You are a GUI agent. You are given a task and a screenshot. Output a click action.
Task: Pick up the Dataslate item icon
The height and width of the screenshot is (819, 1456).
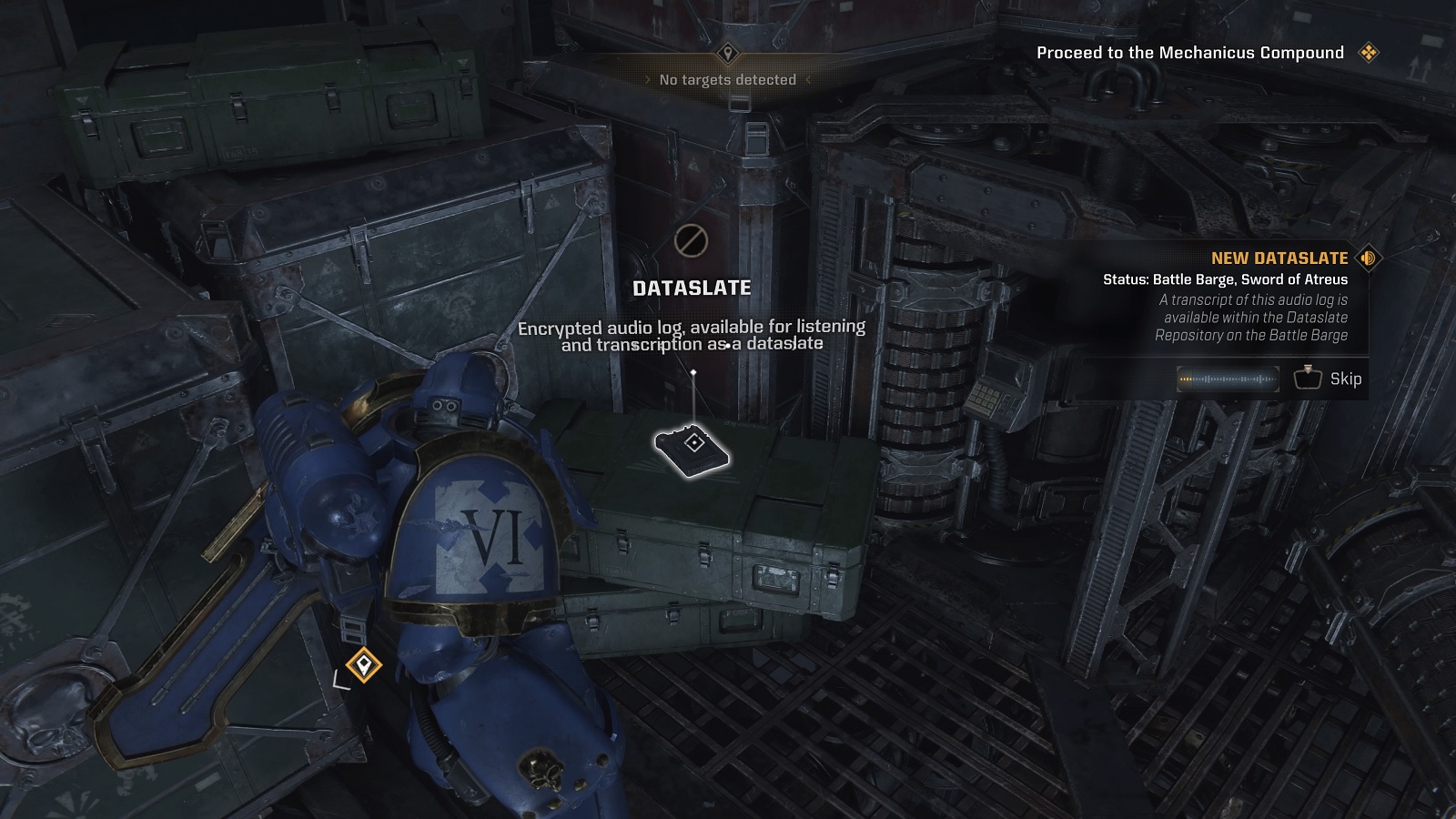pyautogui.click(x=693, y=446)
